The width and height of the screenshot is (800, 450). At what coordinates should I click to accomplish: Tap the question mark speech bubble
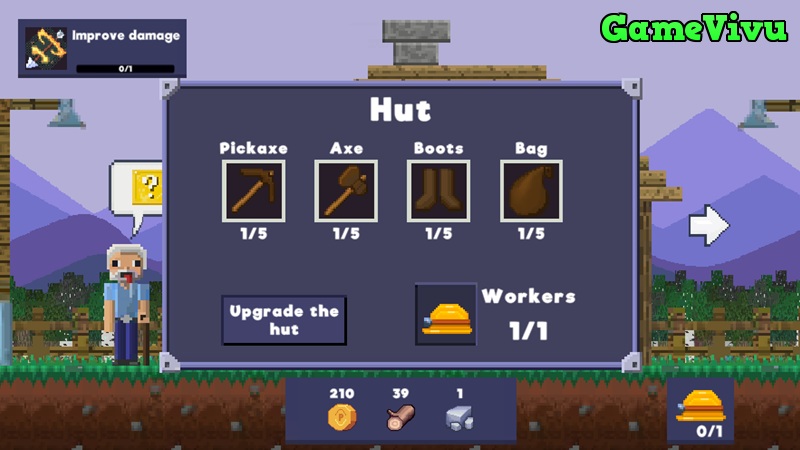click(x=142, y=186)
